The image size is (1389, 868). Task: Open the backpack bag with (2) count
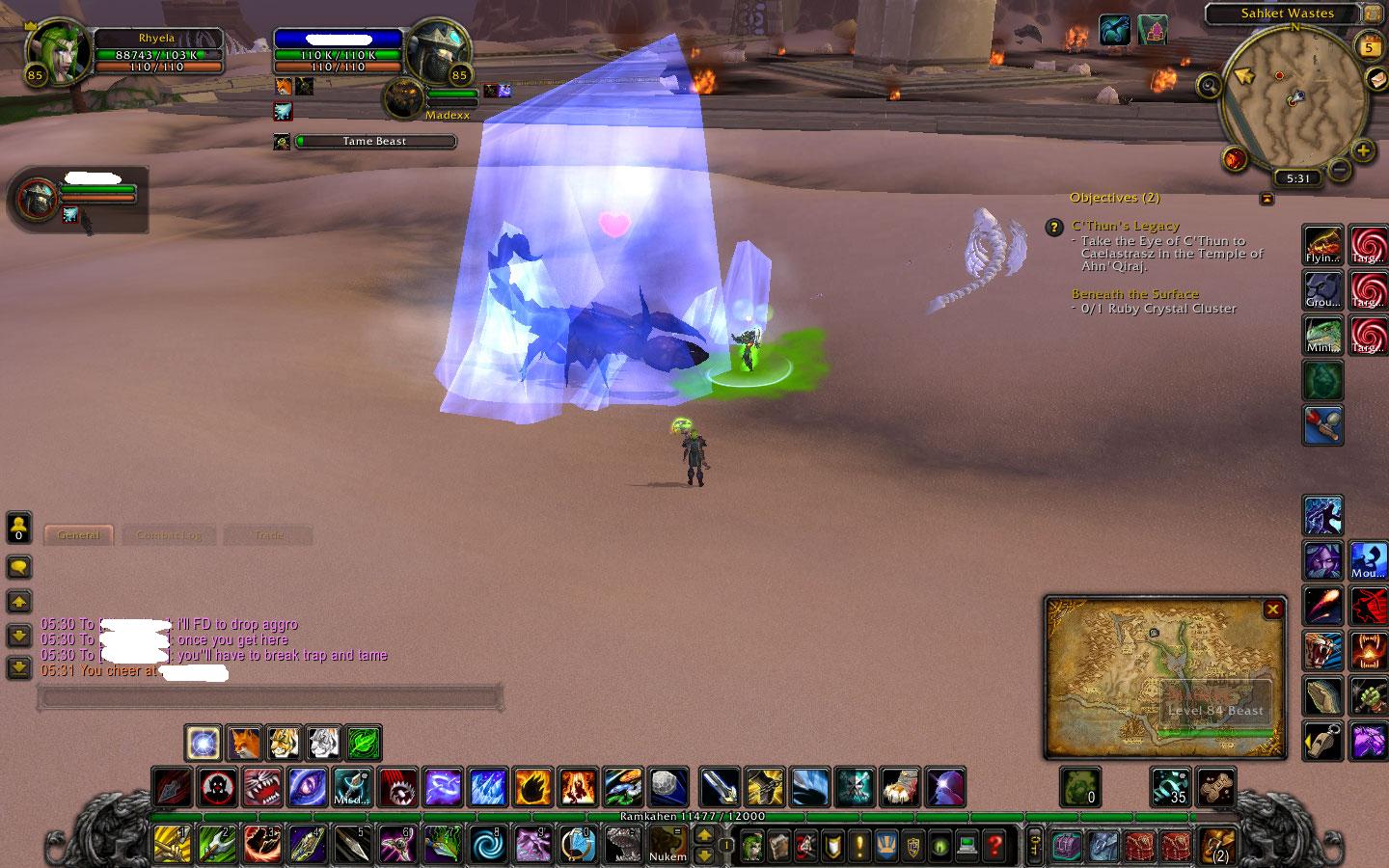click(1217, 845)
